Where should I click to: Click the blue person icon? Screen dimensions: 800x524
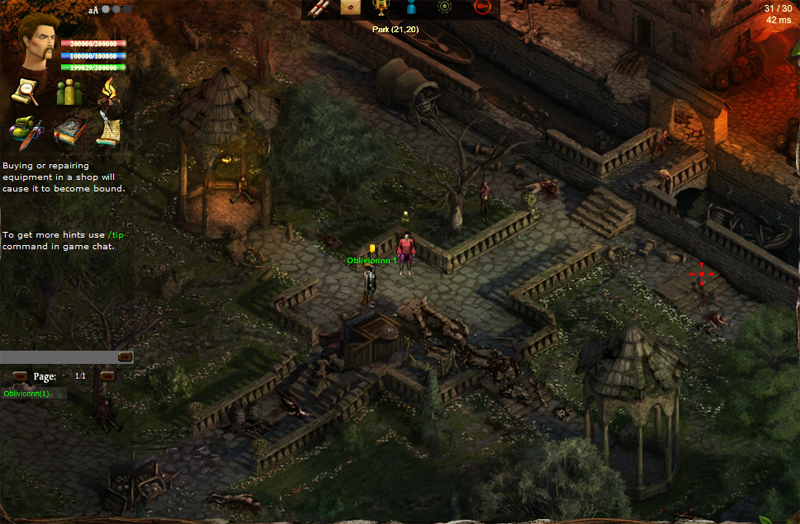pos(410,8)
